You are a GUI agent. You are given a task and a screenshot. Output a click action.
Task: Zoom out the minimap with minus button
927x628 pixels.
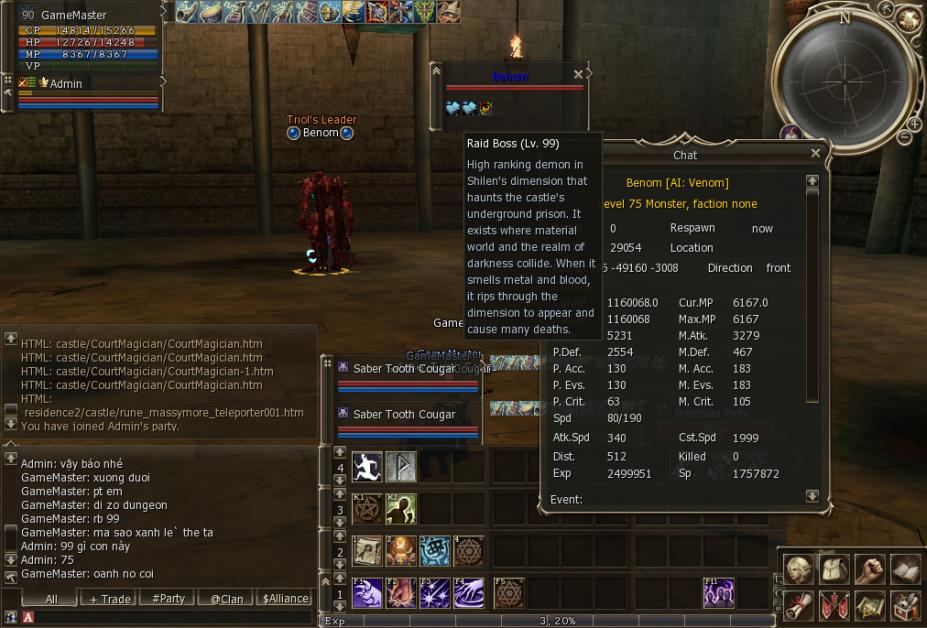[x=903, y=137]
